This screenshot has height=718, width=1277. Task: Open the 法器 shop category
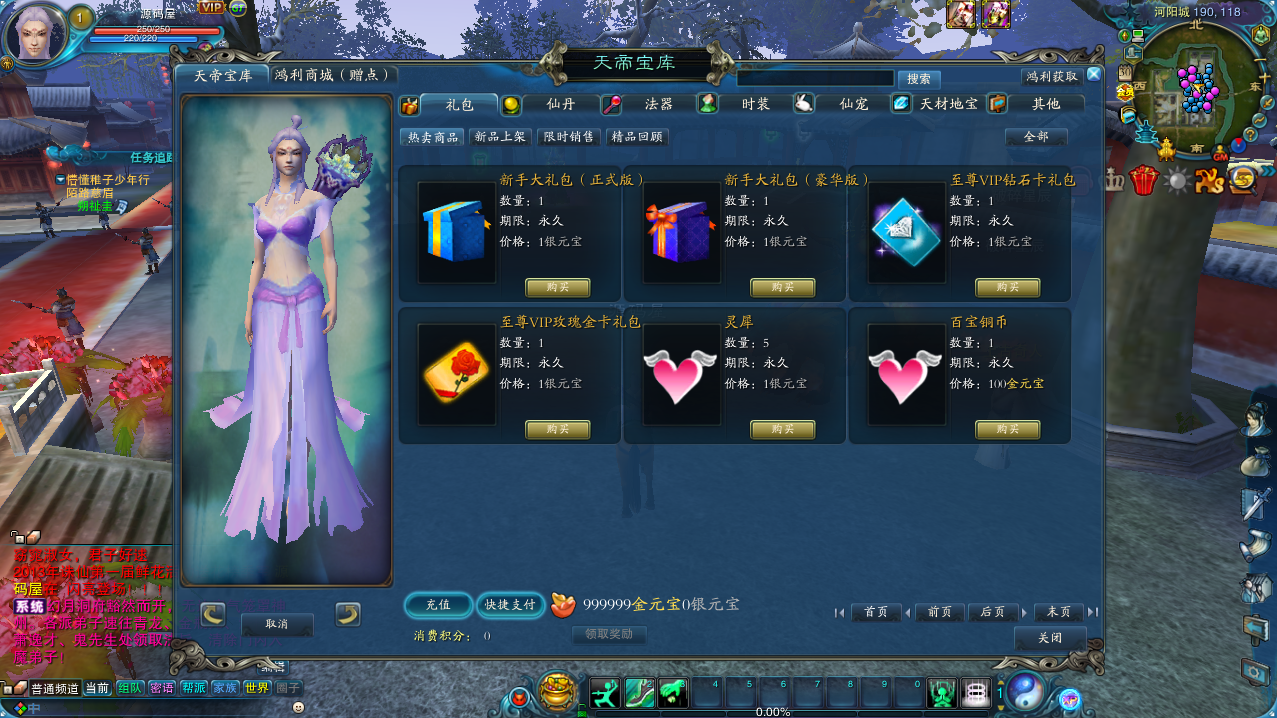tap(658, 104)
